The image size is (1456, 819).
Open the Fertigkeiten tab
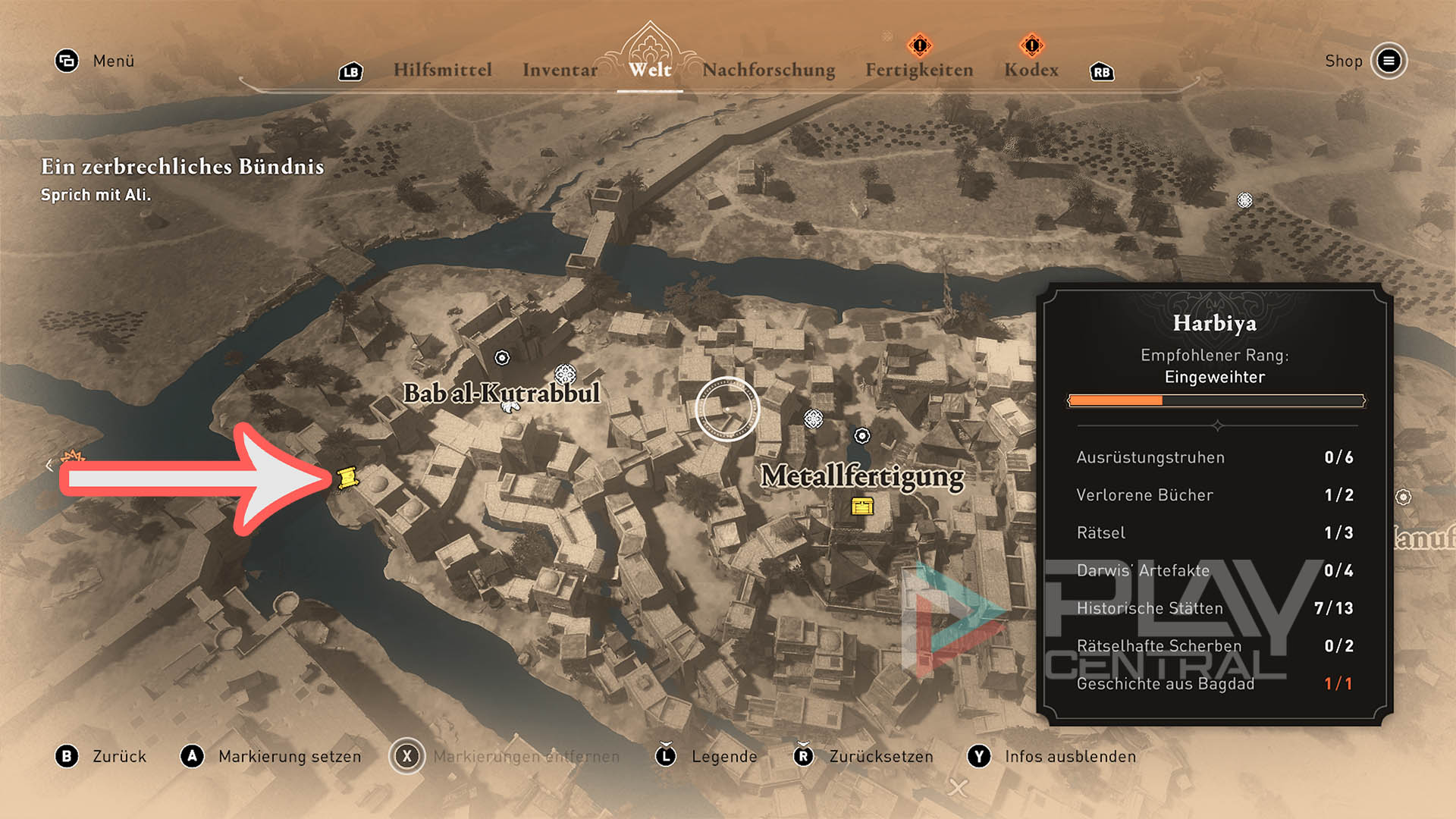point(919,70)
